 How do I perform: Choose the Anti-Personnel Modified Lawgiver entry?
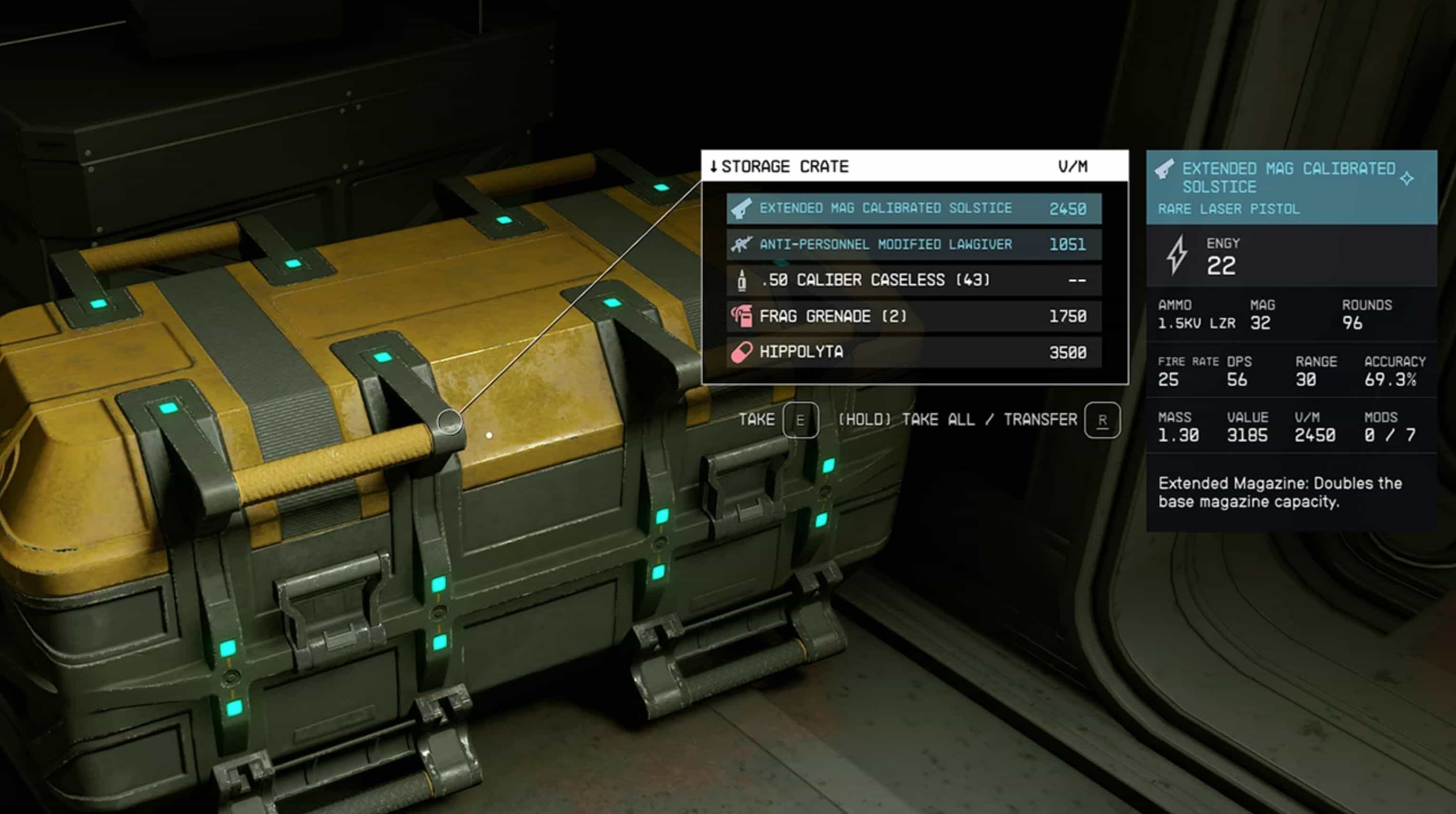point(914,245)
